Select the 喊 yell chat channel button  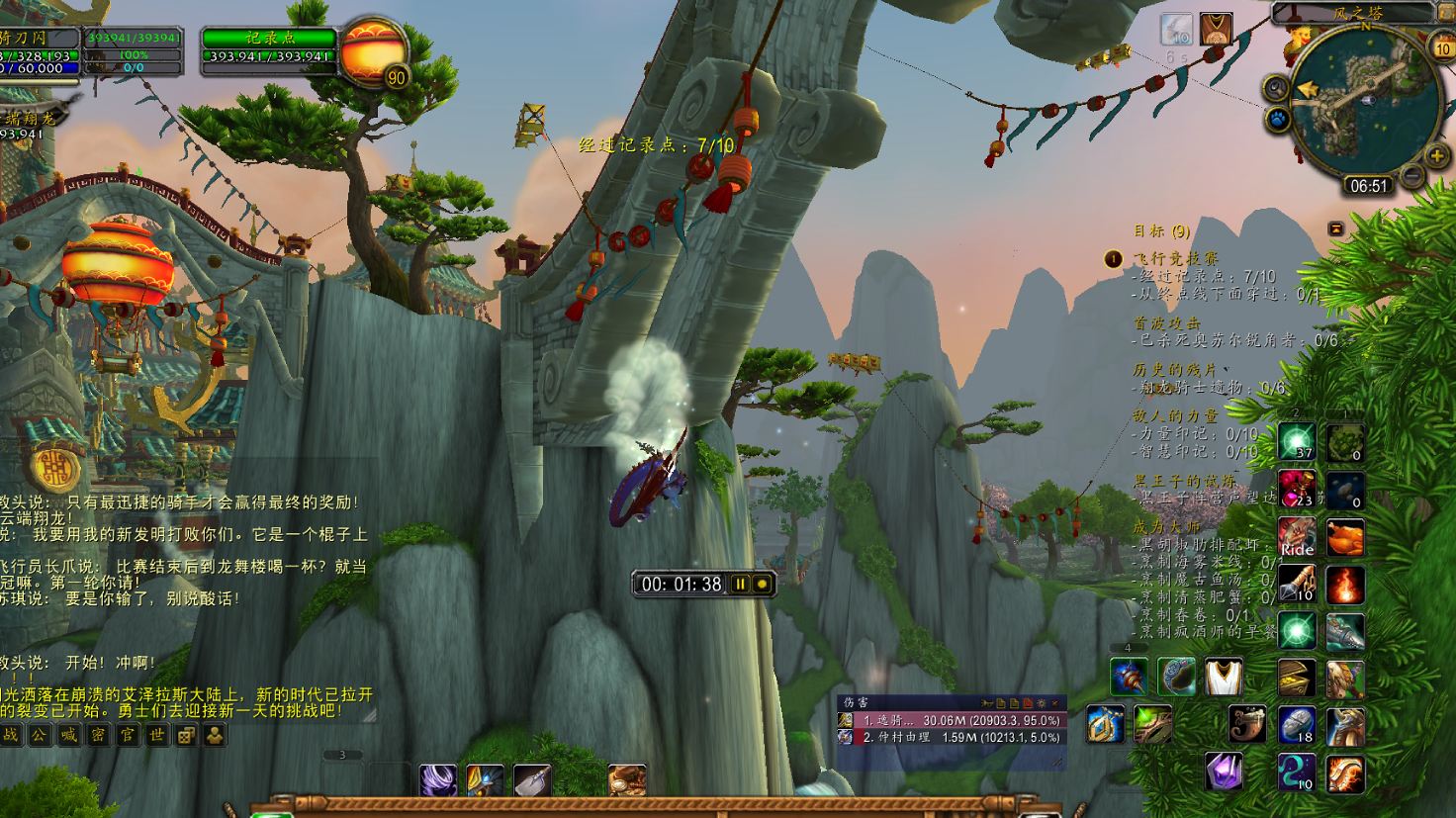[68, 735]
